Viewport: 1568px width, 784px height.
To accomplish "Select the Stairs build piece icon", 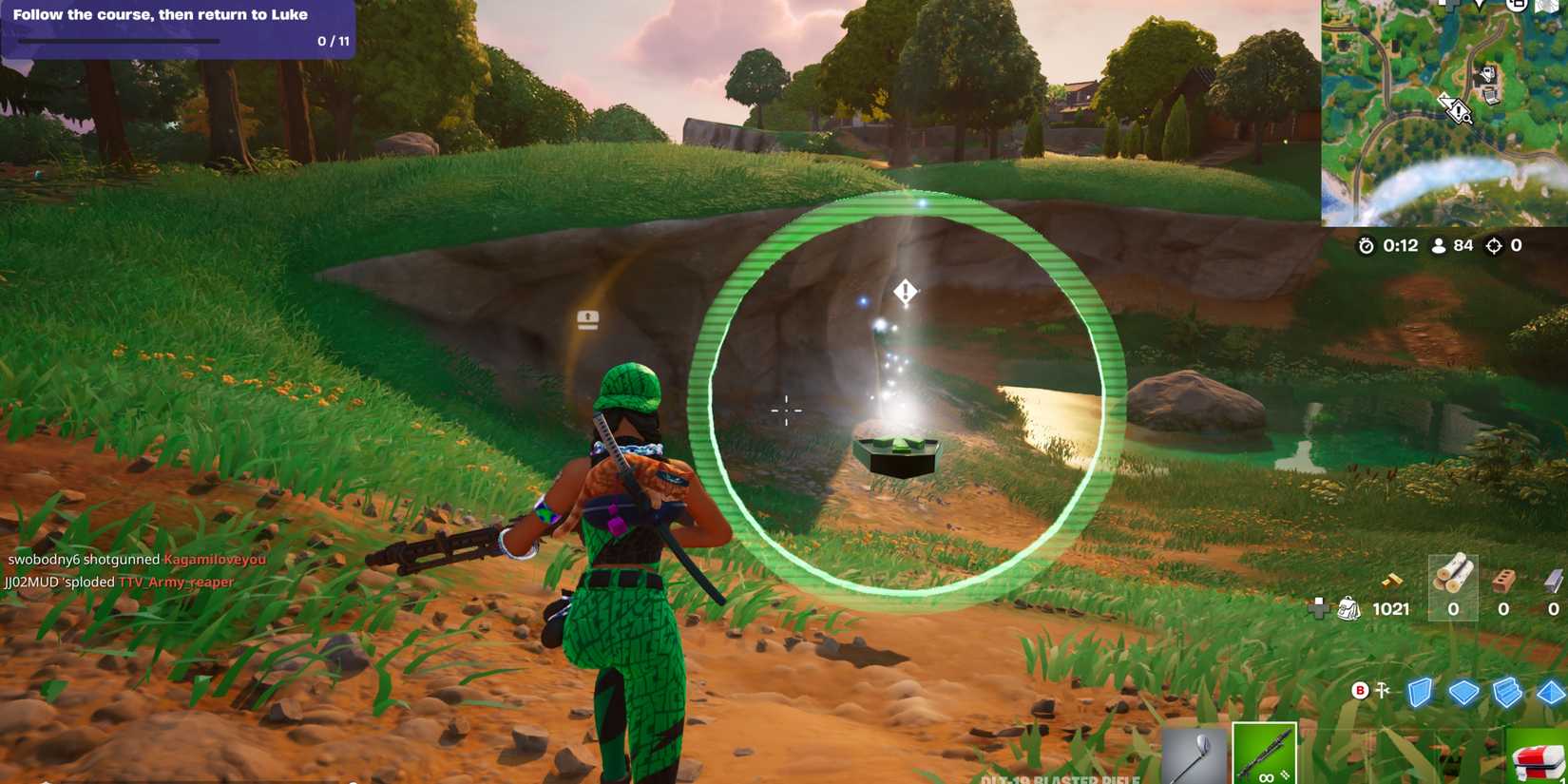I will [1506, 692].
